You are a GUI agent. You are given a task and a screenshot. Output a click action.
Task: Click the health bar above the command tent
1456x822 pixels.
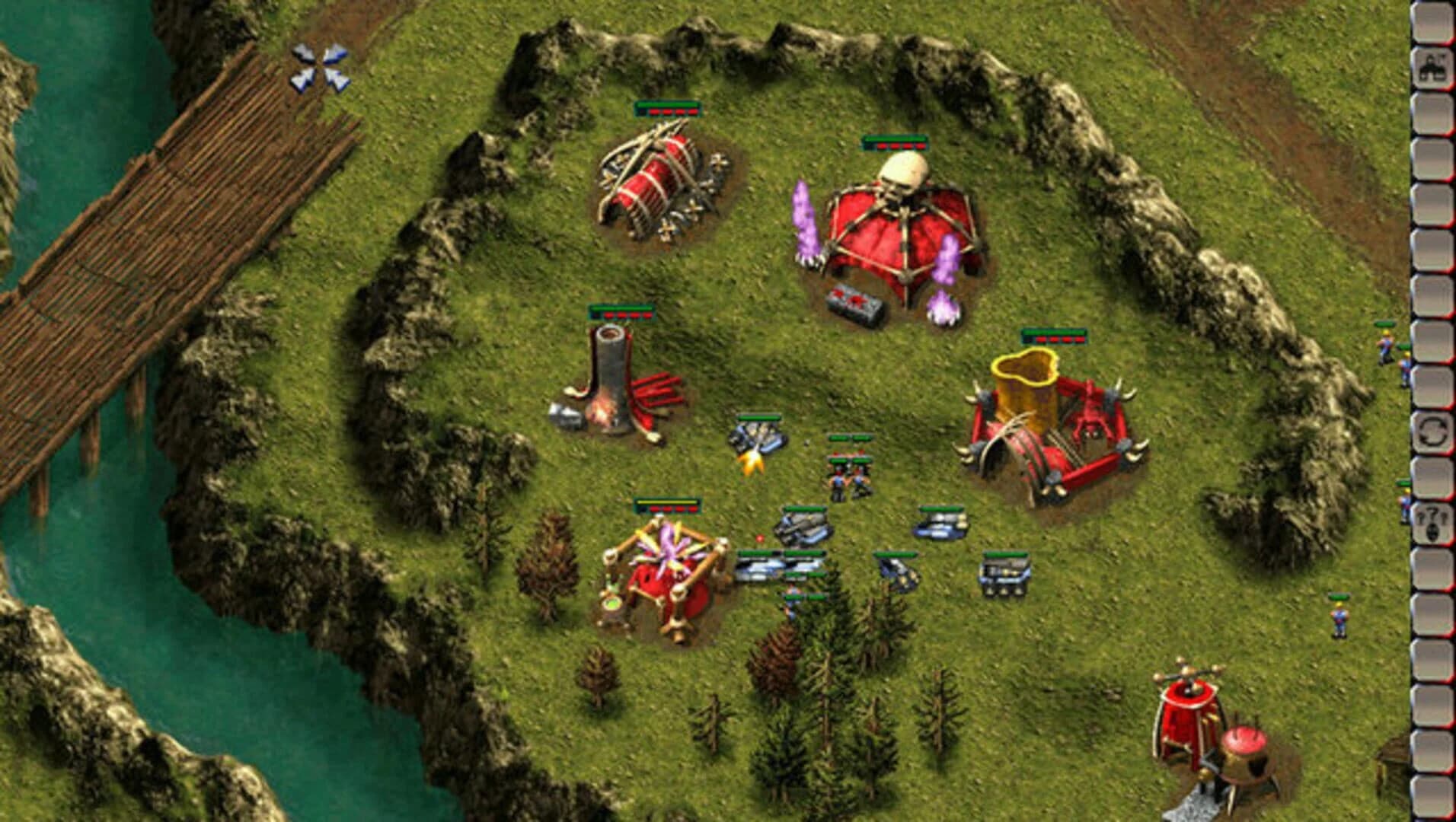click(895, 142)
